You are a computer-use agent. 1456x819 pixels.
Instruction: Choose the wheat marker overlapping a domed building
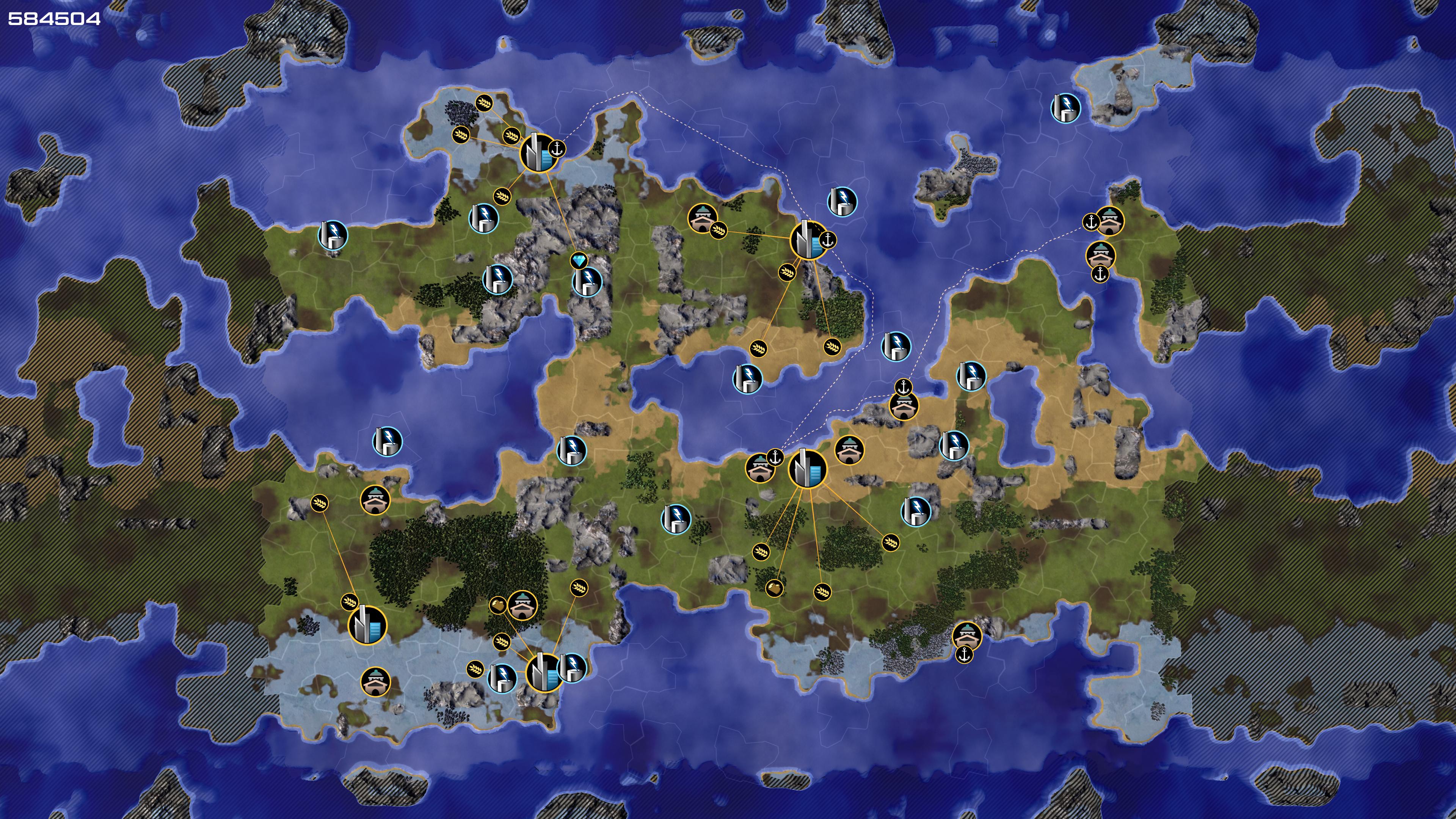tap(718, 230)
